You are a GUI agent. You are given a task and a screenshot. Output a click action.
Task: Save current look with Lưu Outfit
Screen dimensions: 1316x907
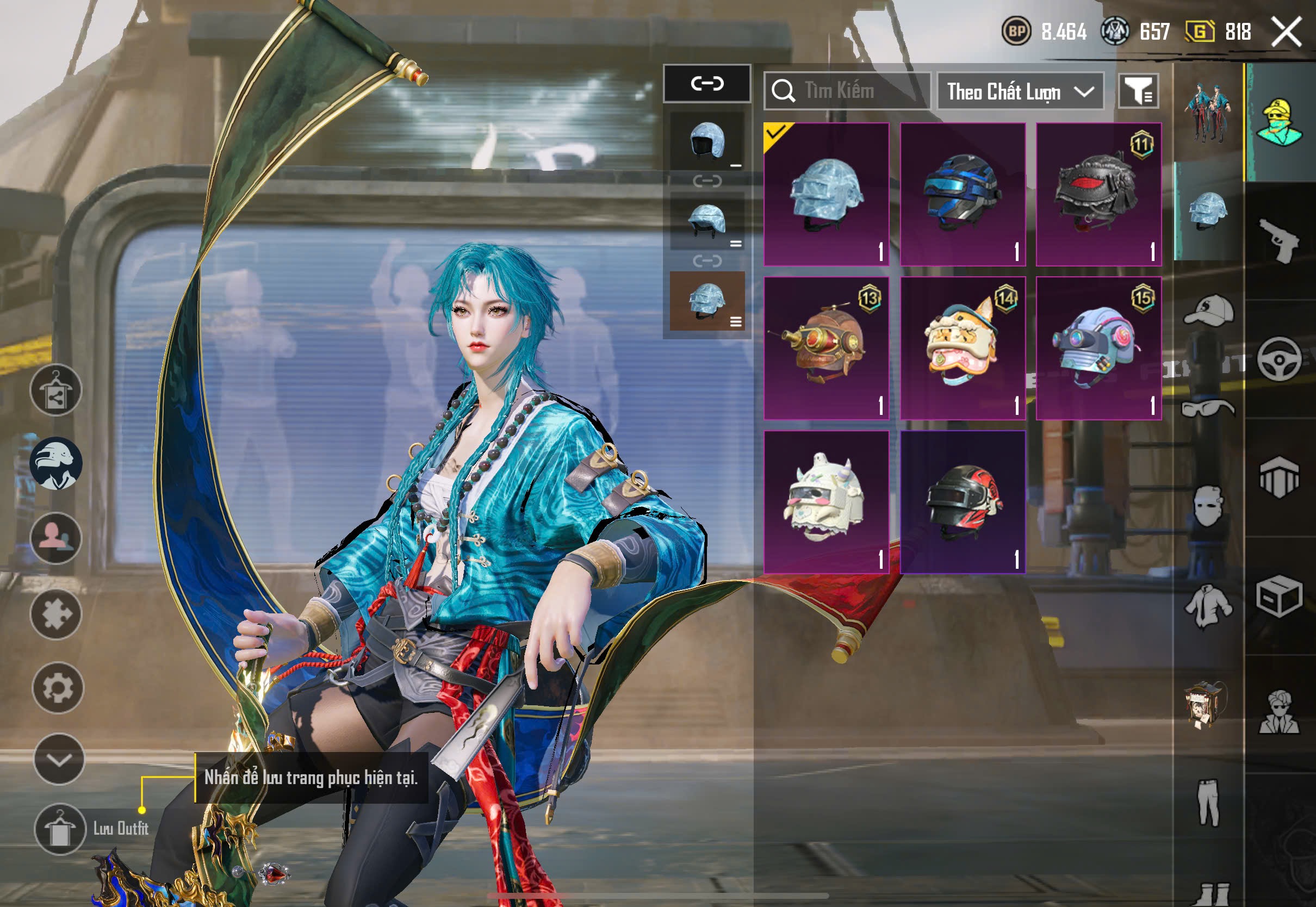coord(60,829)
